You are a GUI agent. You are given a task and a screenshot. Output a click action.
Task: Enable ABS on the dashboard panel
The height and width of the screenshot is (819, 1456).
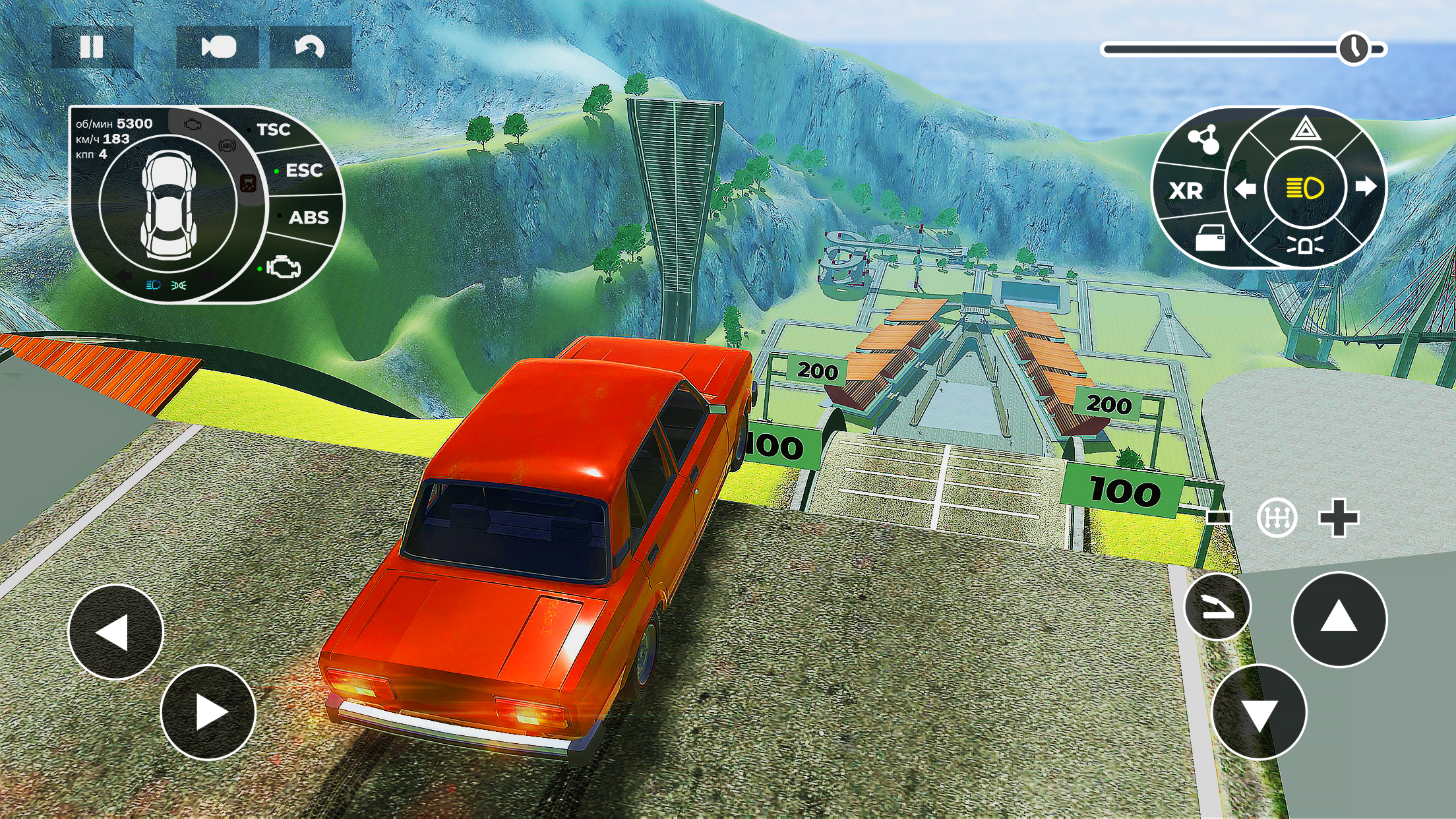pos(309,218)
